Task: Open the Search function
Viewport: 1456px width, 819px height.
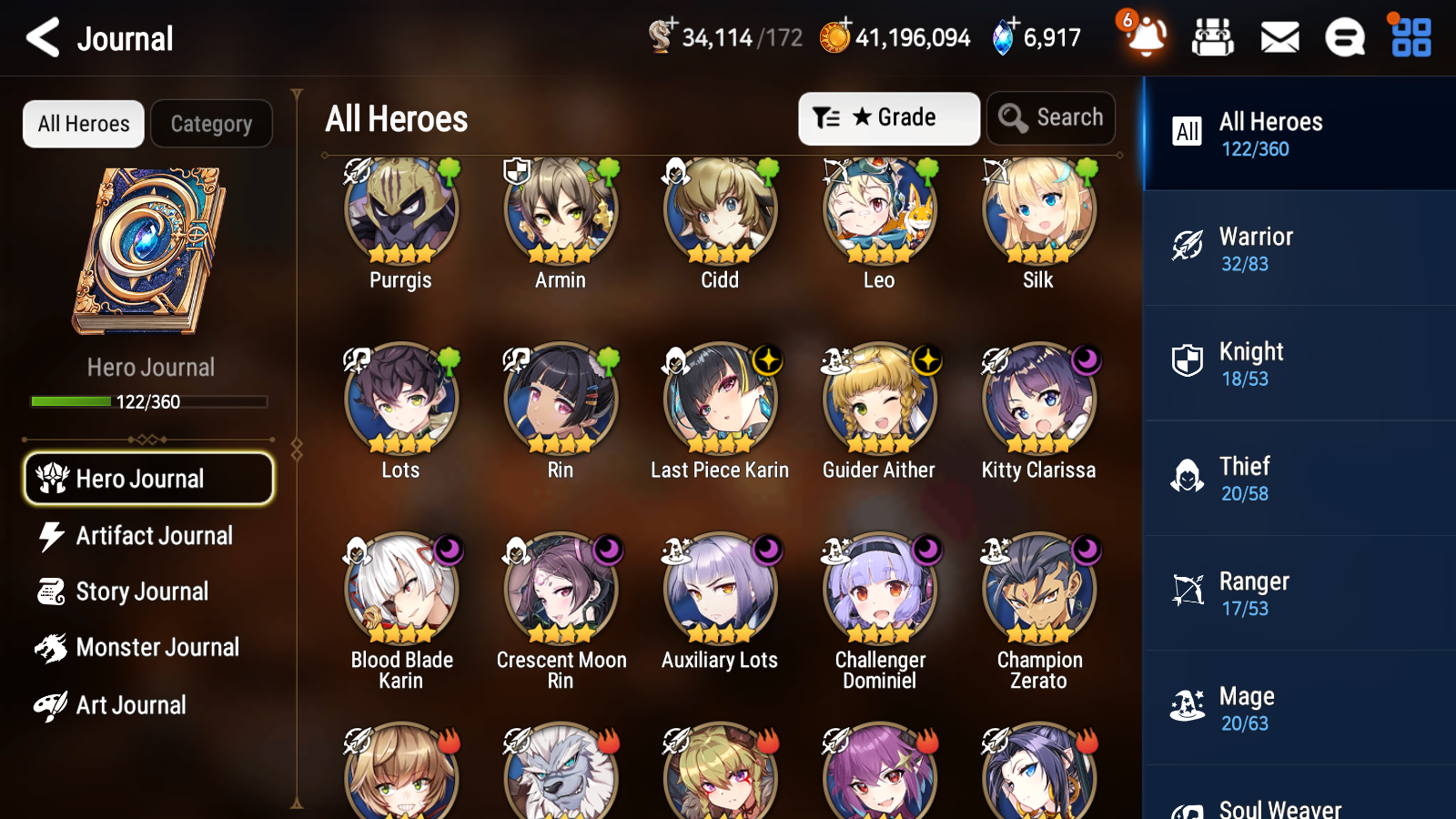Action: click(1051, 117)
